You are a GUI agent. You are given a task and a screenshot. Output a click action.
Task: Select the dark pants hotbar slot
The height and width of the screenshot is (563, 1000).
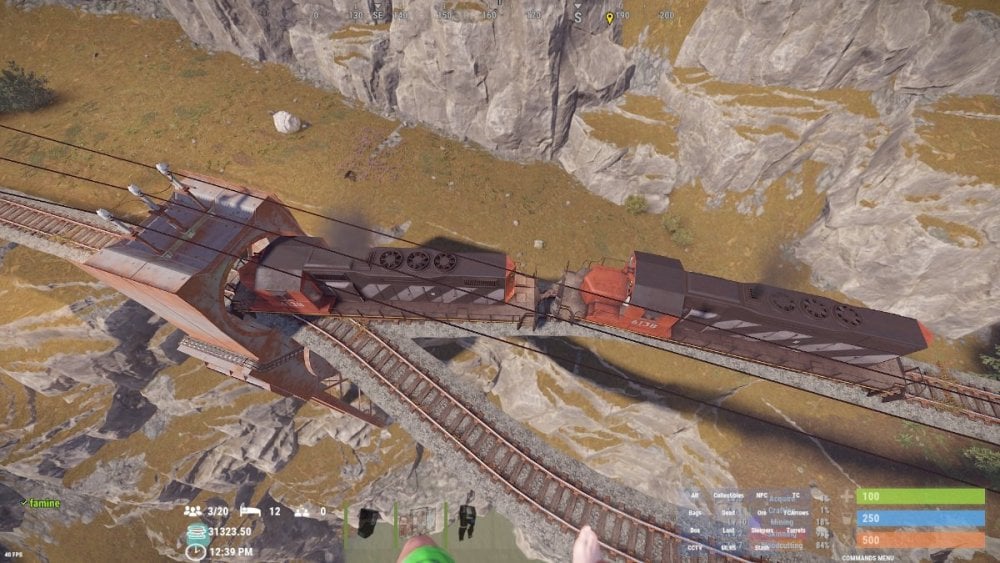tap(466, 520)
